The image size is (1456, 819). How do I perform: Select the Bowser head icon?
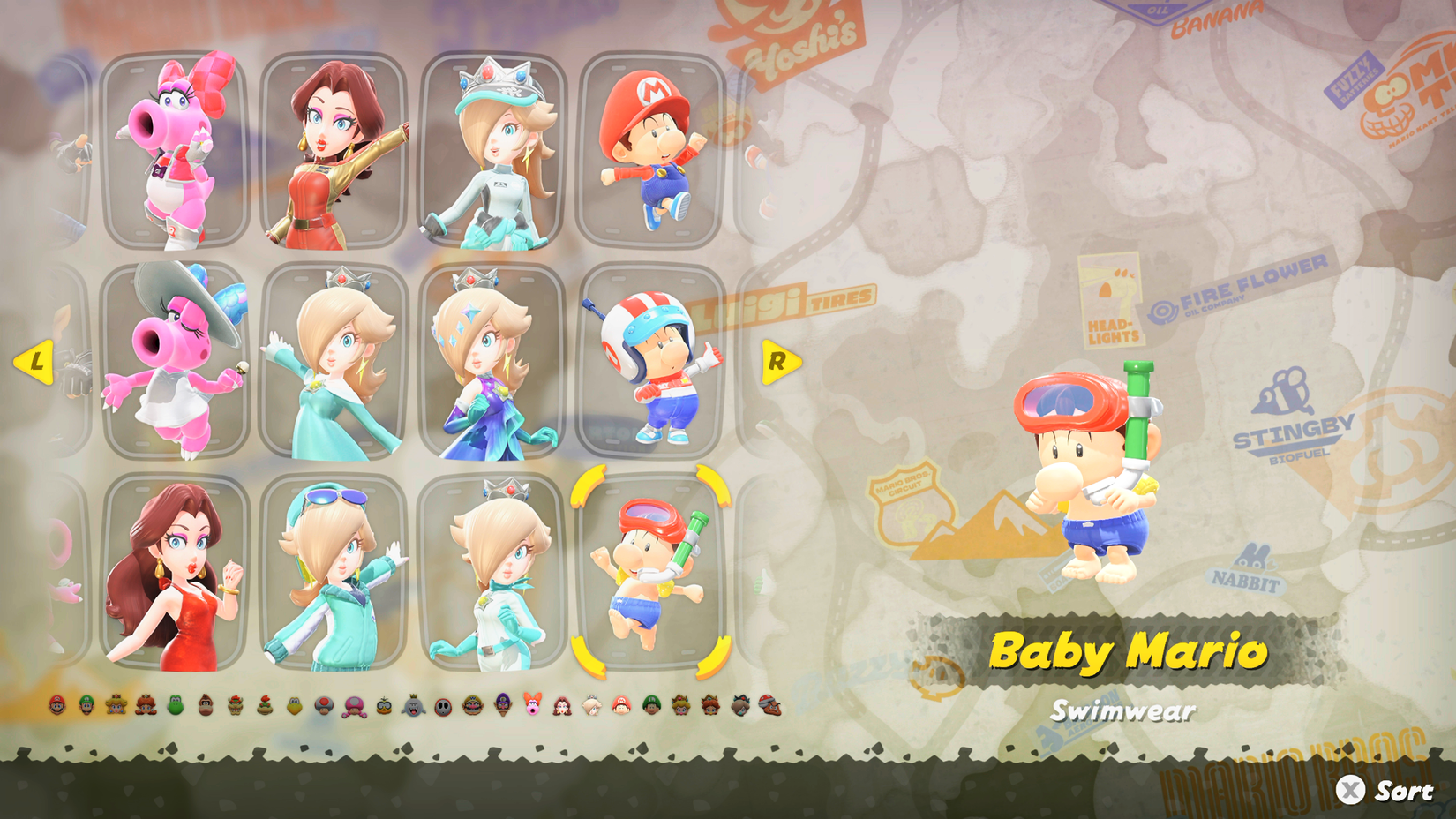pos(233,706)
